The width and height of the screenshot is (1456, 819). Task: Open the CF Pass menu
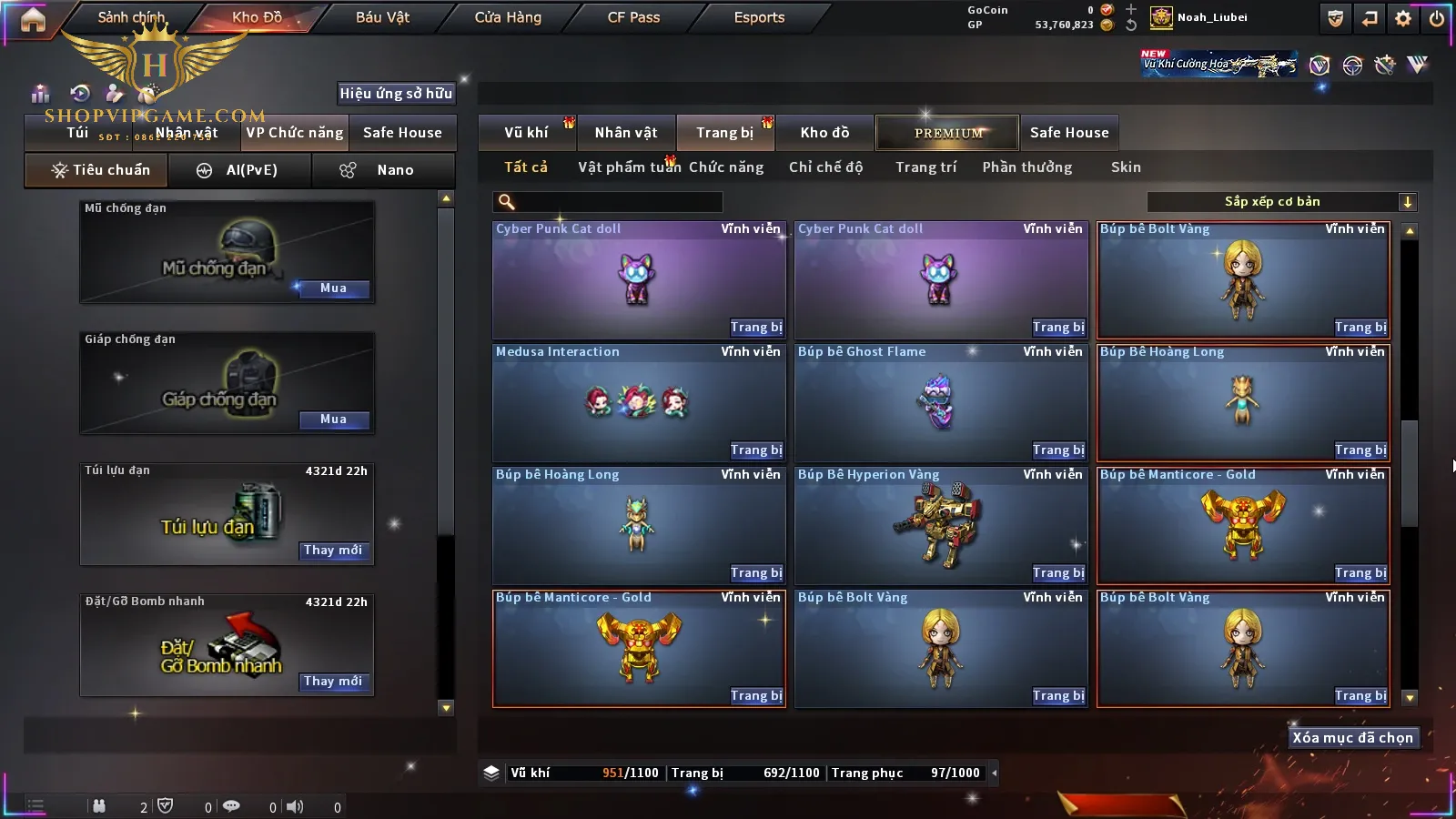(x=633, y=17)
